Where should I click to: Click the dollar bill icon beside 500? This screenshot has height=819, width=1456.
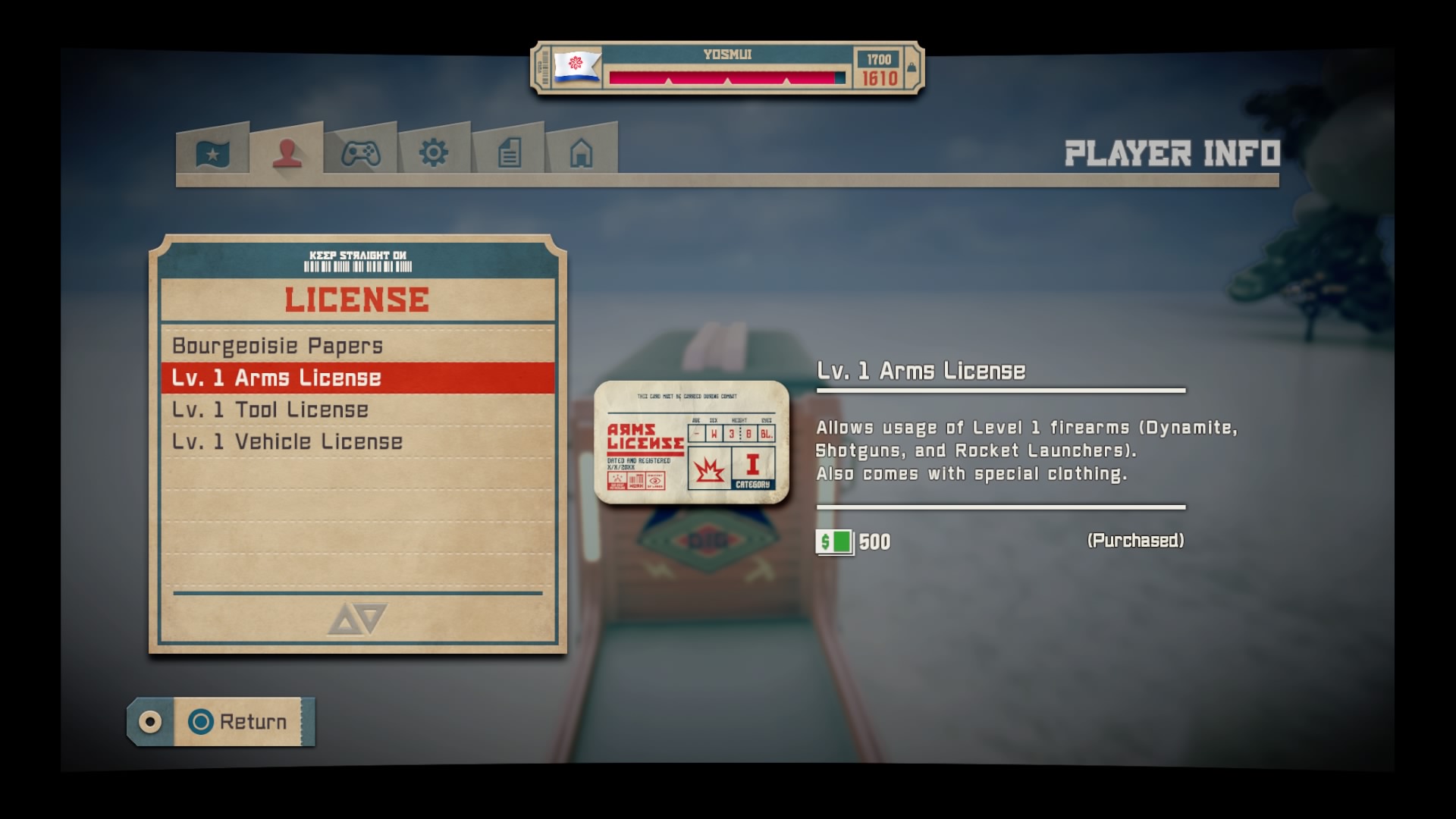pos(833,541)
